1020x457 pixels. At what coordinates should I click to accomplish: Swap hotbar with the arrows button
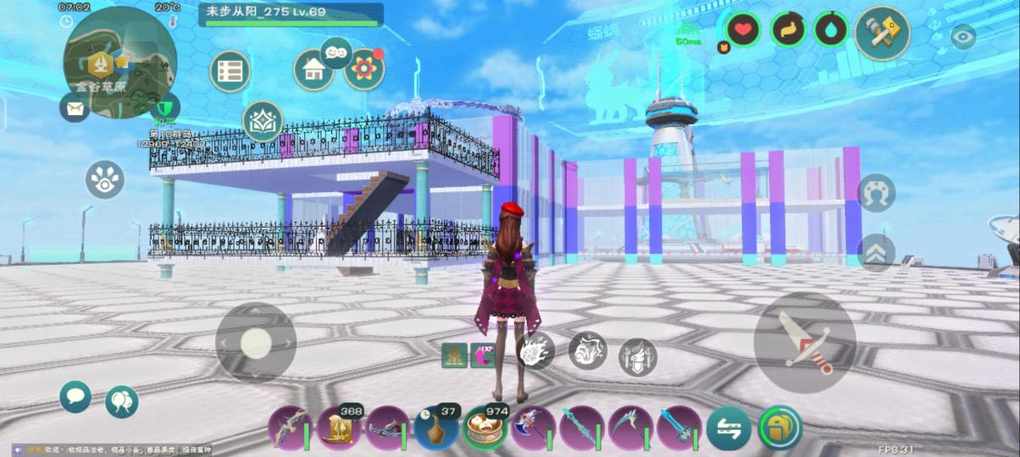click(728, 428)
